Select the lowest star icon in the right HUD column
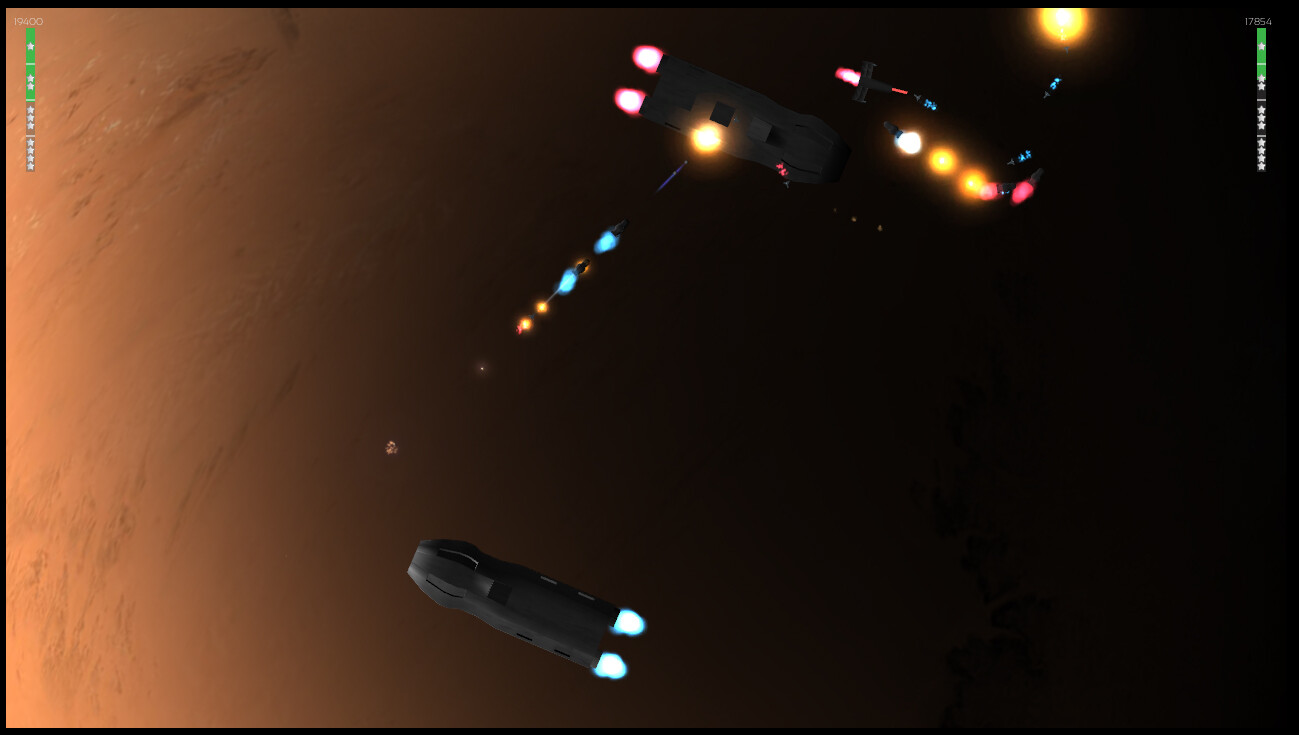 coord(1261,167)
